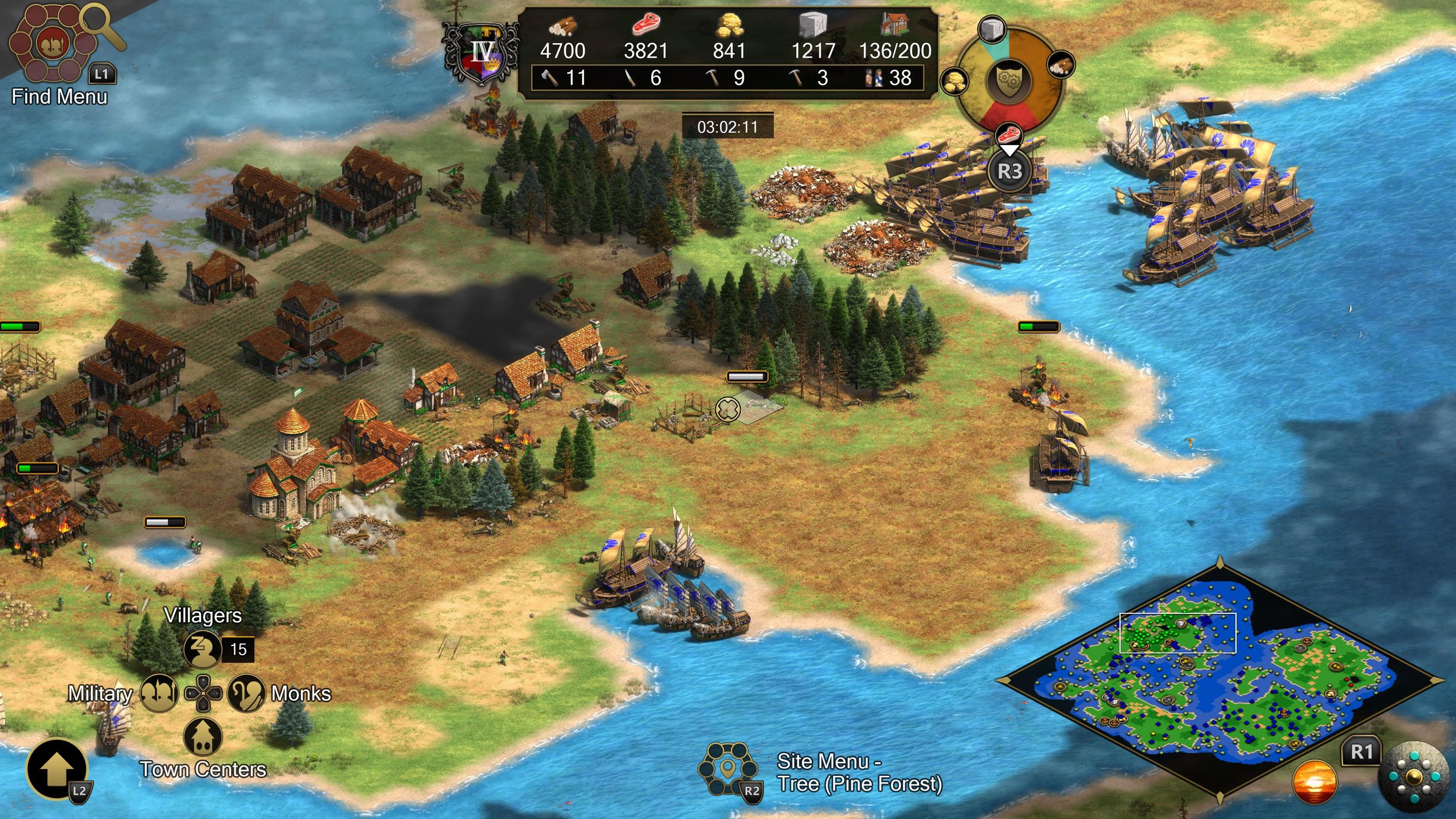1456x819 pixels.
Task: Select the Monks find icon
Action: (x=246, y=693)
